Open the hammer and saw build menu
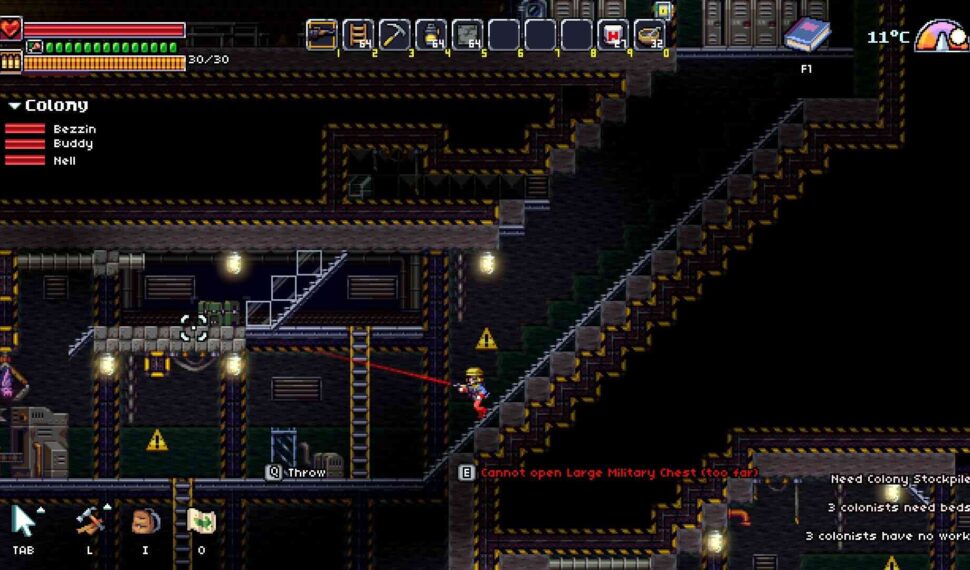Viewport: 970px width, 570px height. (x=90, y=521)
